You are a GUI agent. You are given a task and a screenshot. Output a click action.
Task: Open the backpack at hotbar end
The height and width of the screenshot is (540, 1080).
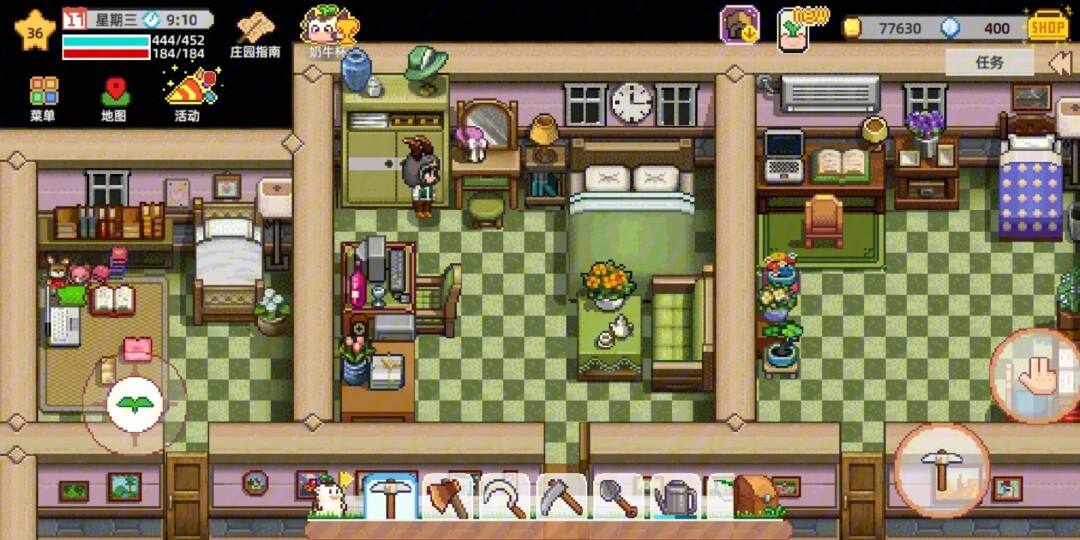pyautogui.click(x=757, y=495)
